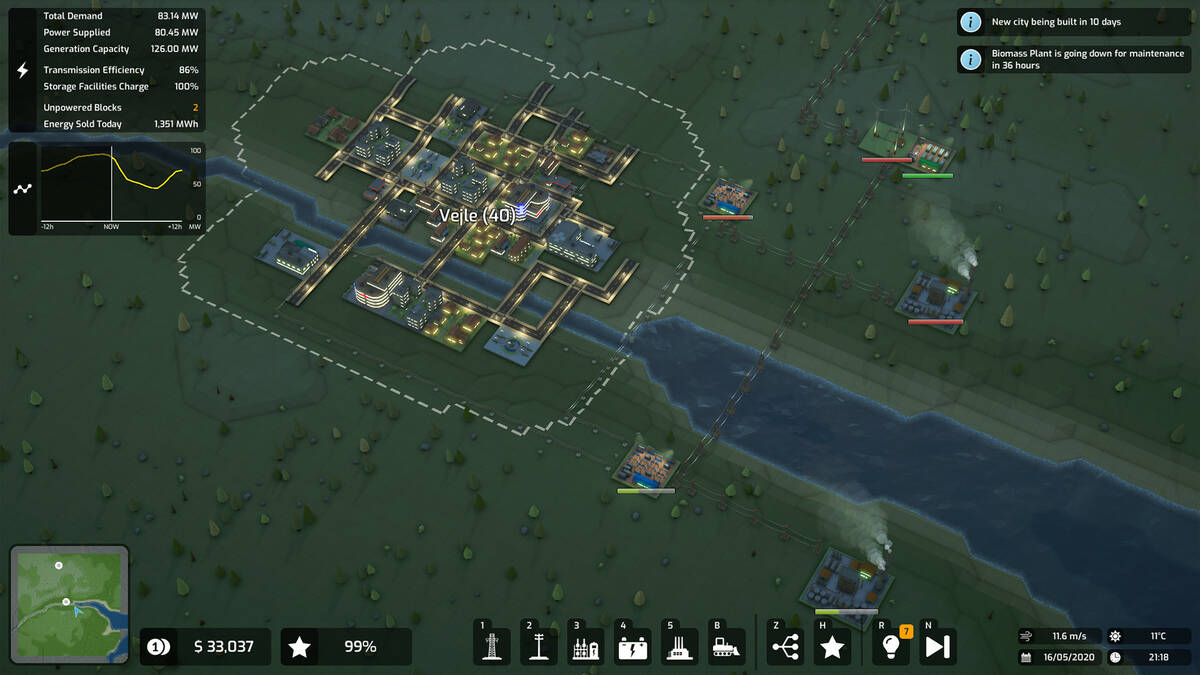Select the Vejle city label
Viewport: 1200px width, 675px height.
point(476,215)
